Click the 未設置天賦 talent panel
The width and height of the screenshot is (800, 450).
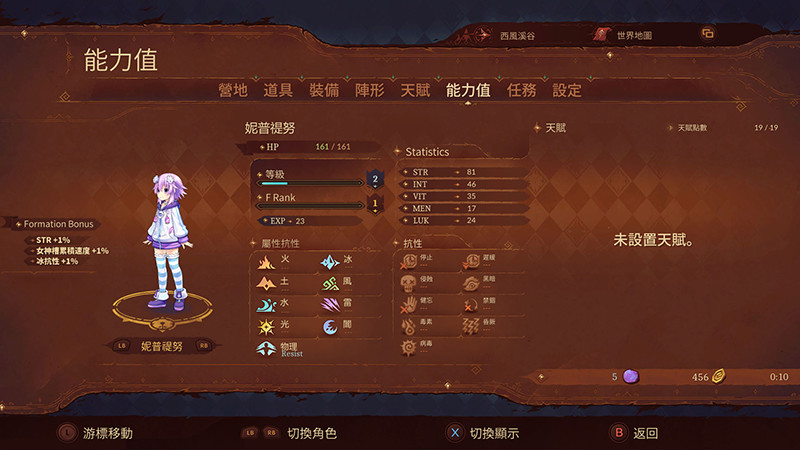click(653, 241)
